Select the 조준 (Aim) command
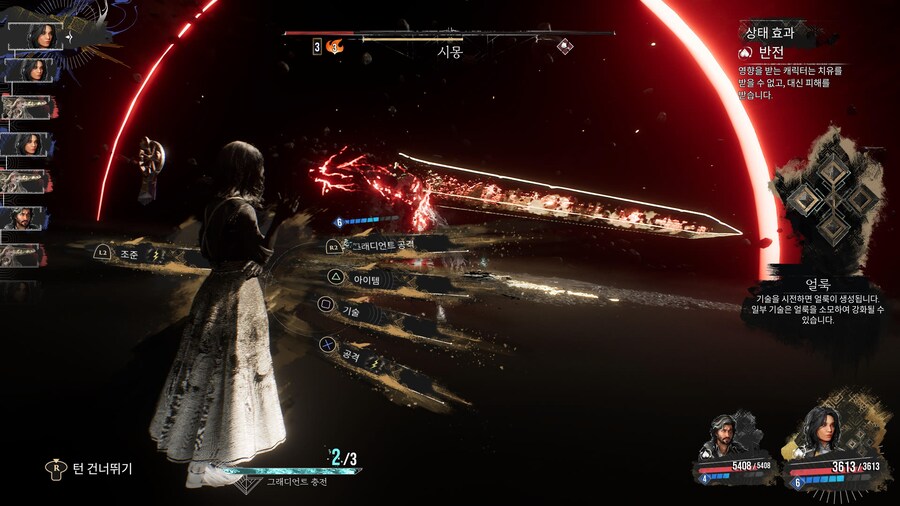Viewport: 900px width, 506px height. (128, 255)
